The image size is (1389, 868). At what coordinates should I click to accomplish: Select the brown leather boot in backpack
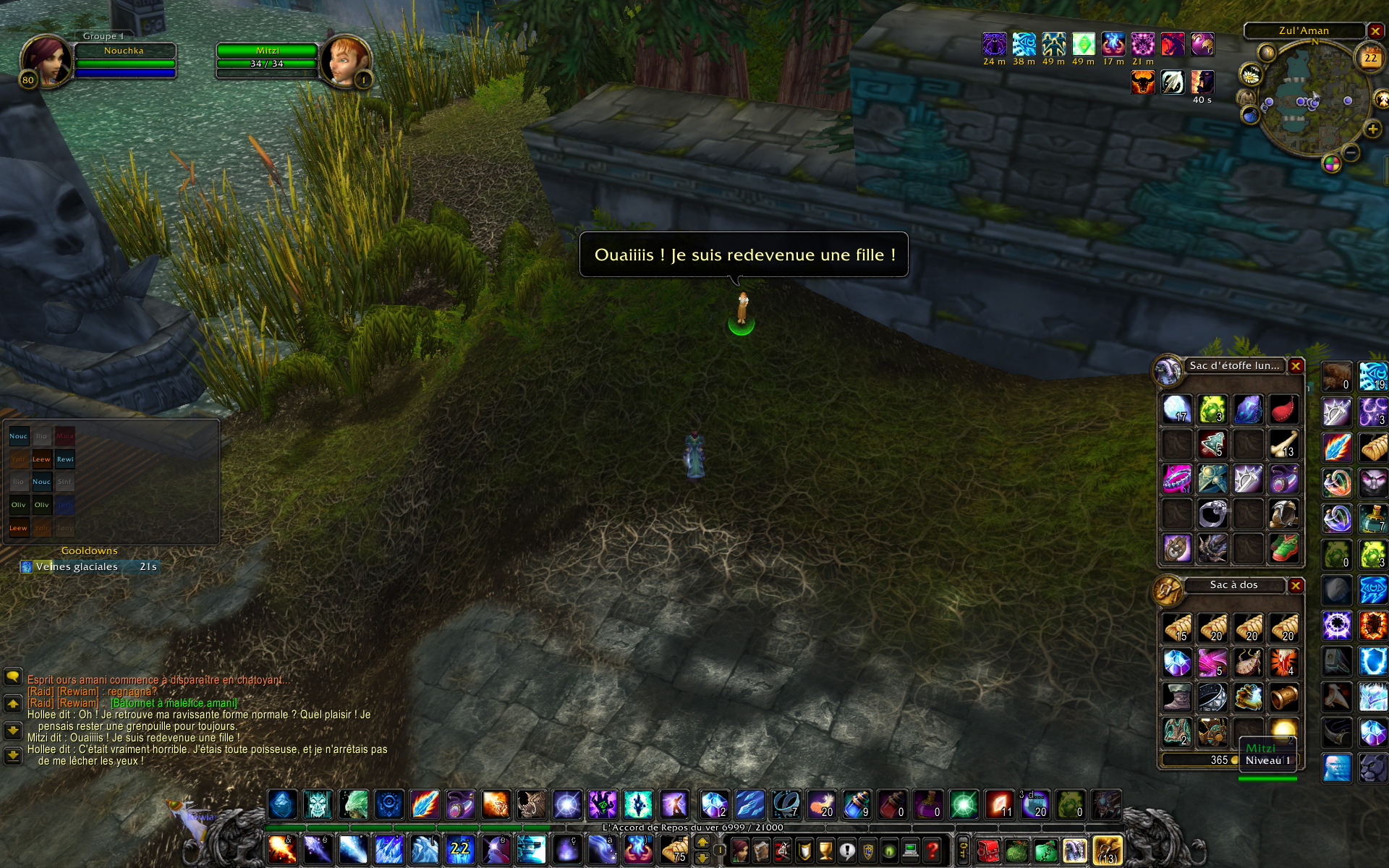point(1177,698)
